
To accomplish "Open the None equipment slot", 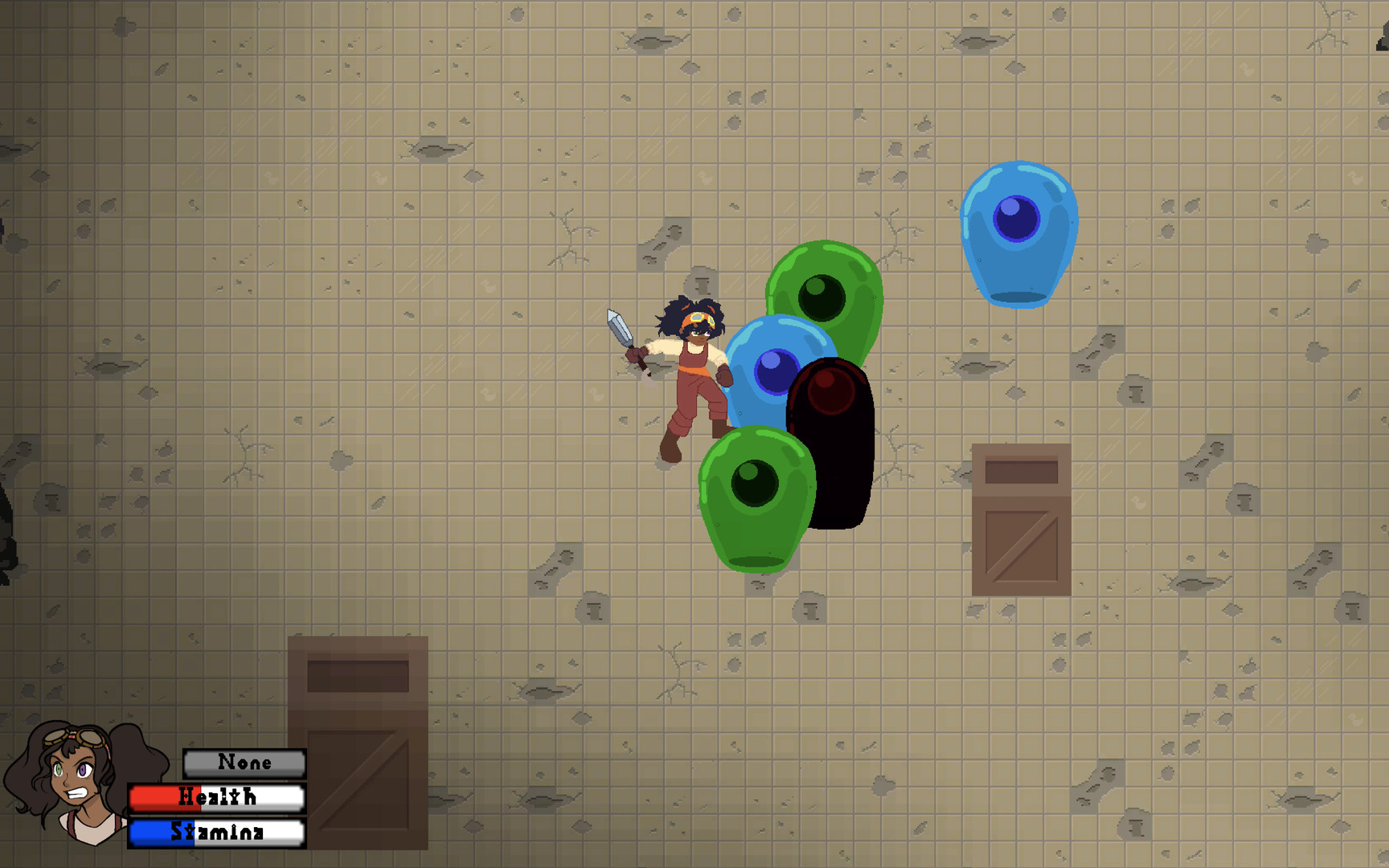I will tap(244, 762).
